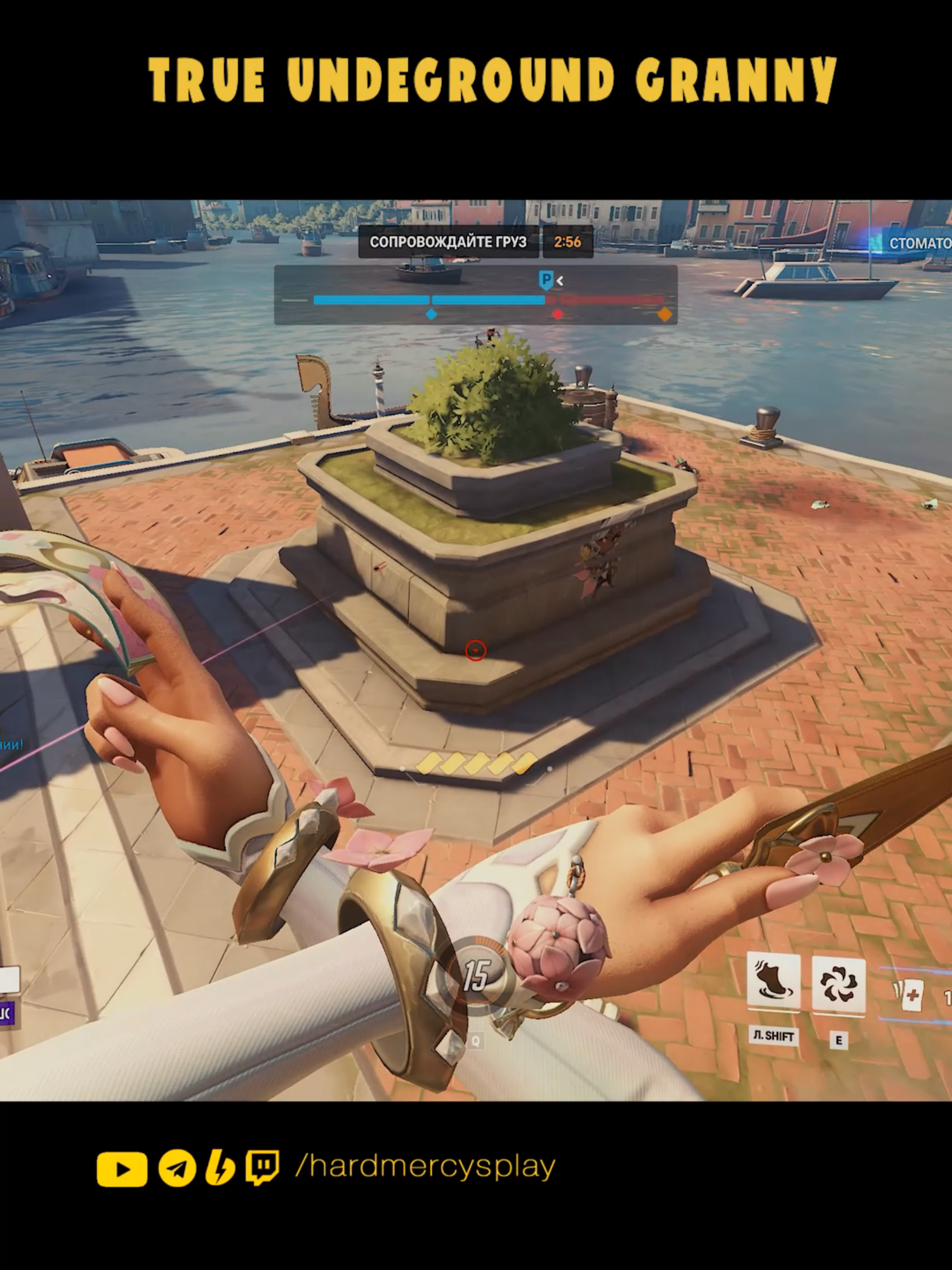
Task: Click the blue checkpoint diamond on the progress bar
Action: [431, 314]
